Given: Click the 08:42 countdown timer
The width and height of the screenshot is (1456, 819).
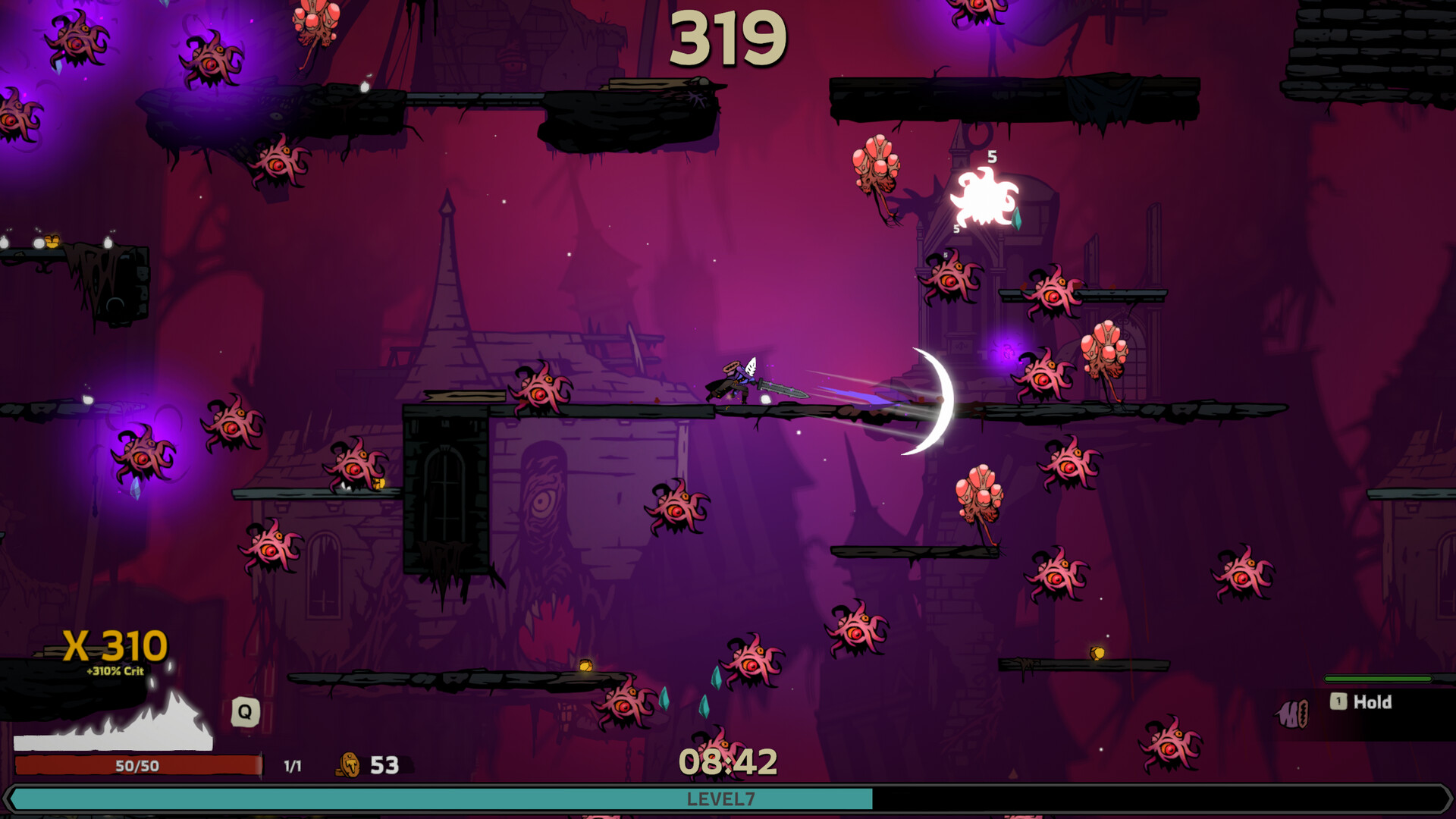Looking at the screenshot, I should [730, 761].
